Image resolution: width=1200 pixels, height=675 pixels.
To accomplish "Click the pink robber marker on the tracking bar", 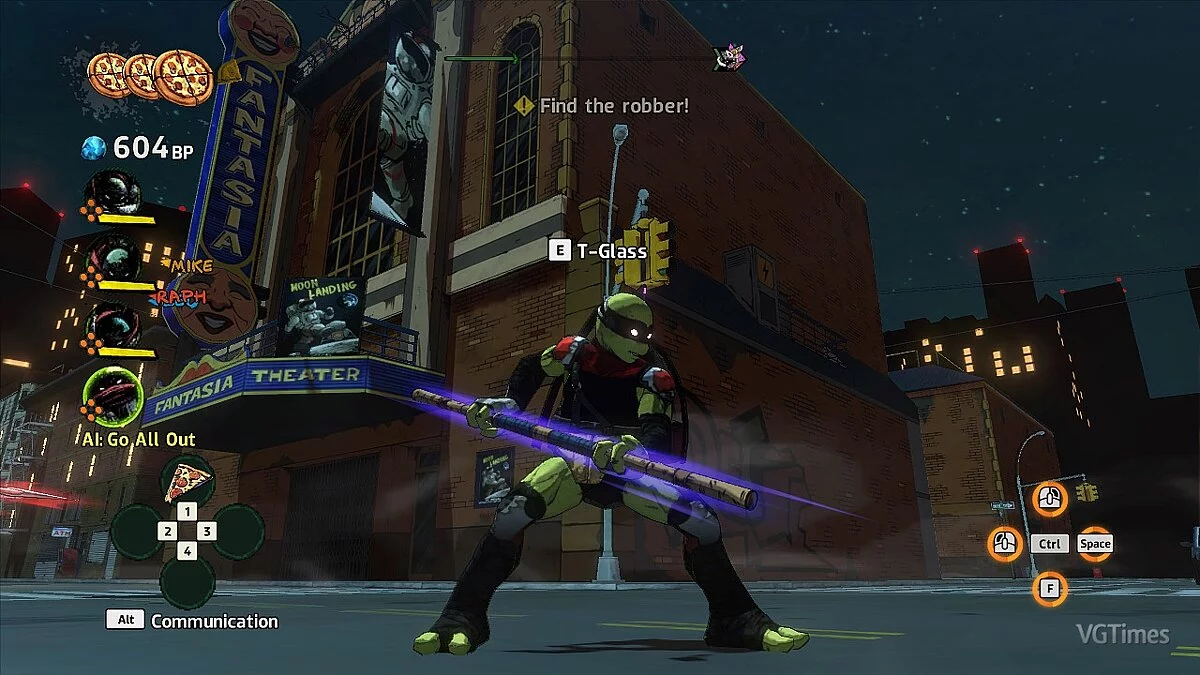I will coord(727,58).
